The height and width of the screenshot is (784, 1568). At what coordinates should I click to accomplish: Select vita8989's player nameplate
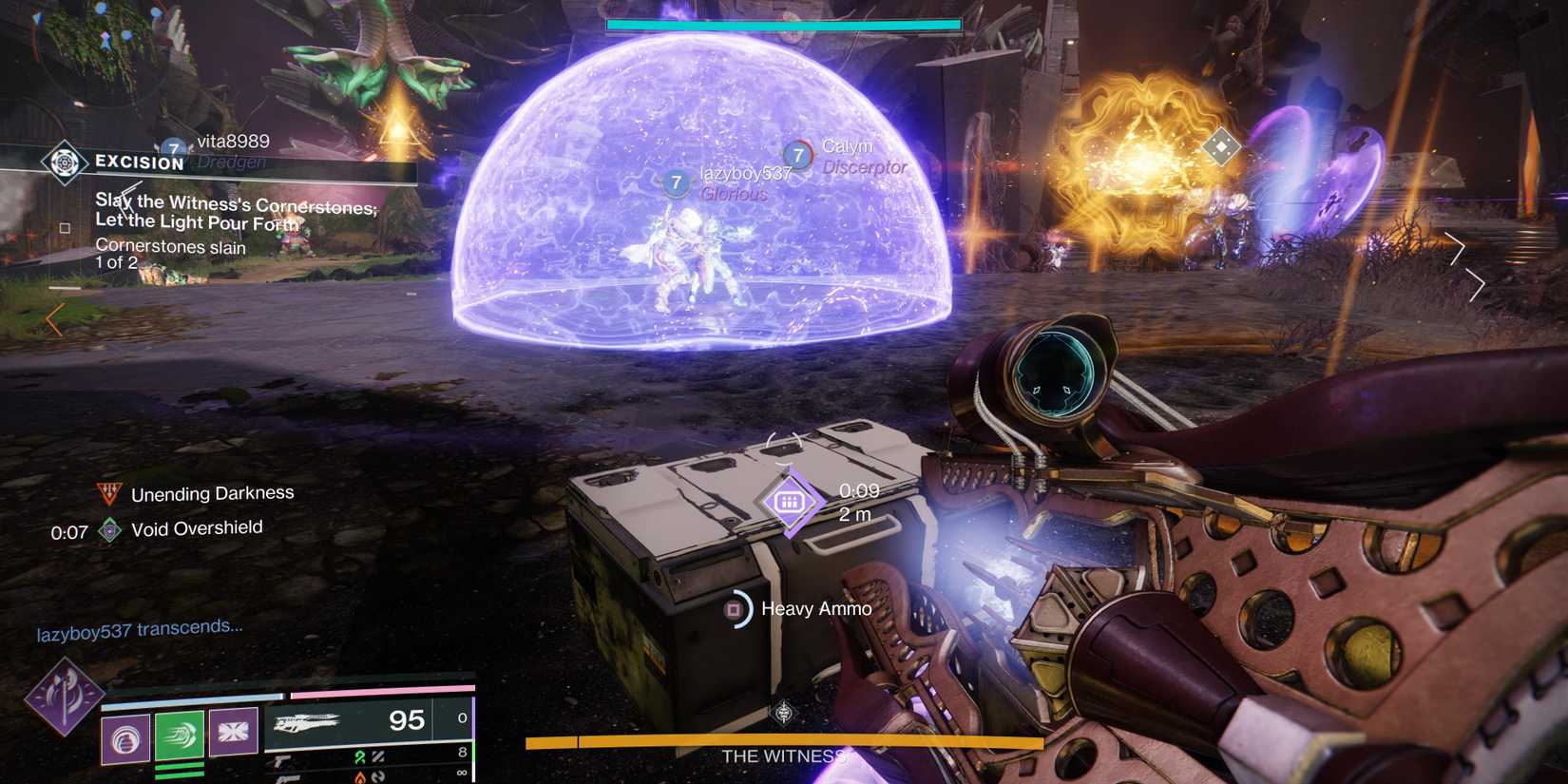click(232, 143)
